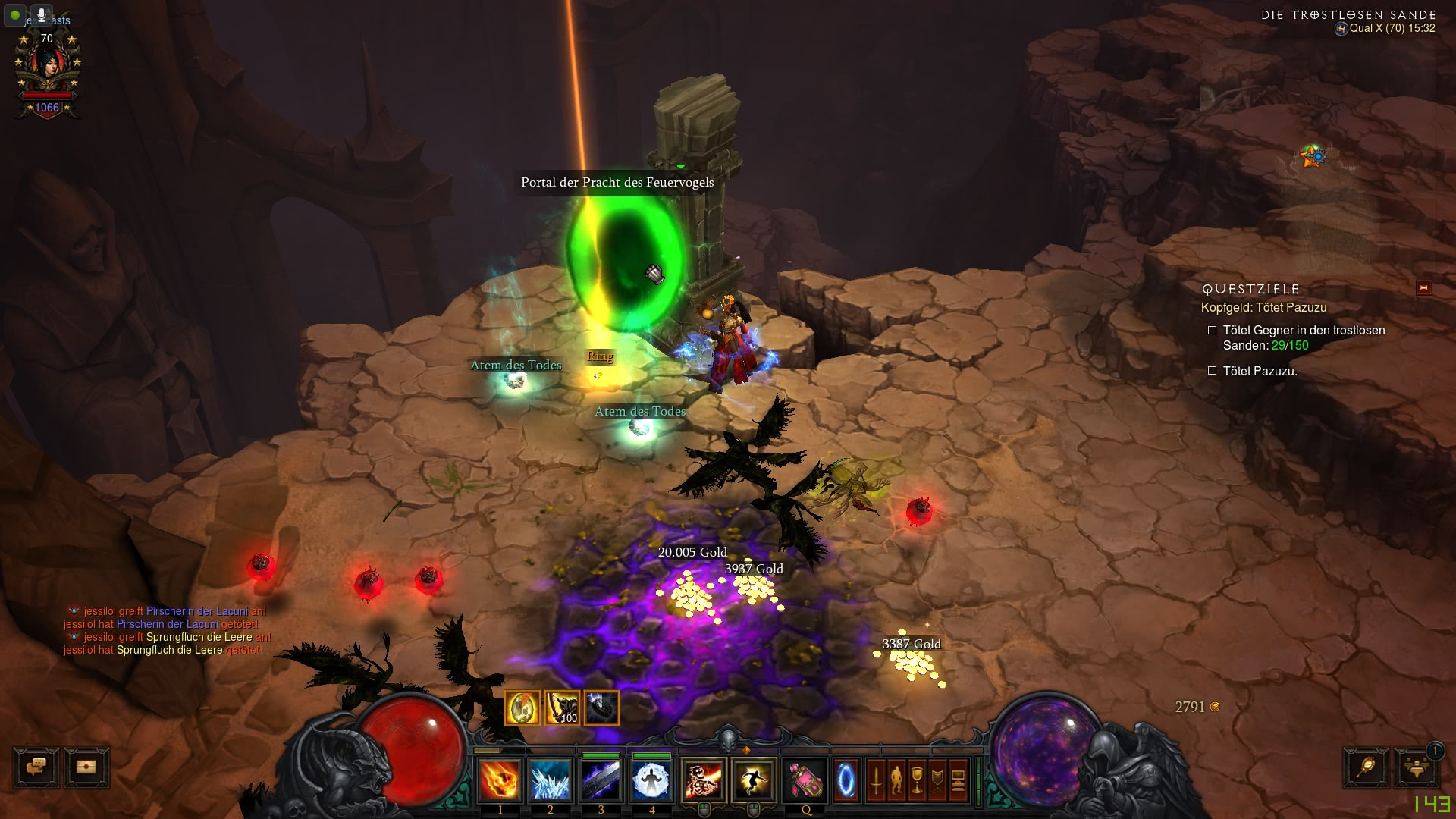Collapse the Questziele objectives tracker

coord(1423,288)
